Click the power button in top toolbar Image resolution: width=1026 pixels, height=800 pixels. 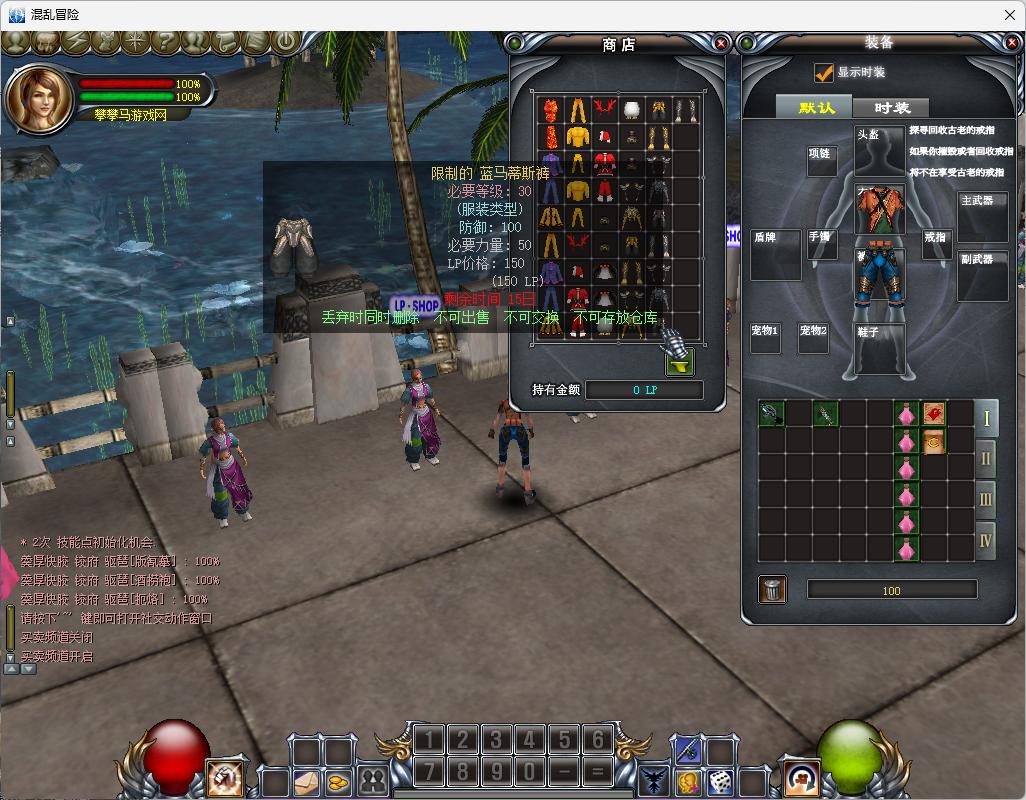click(x=285, y=42)
